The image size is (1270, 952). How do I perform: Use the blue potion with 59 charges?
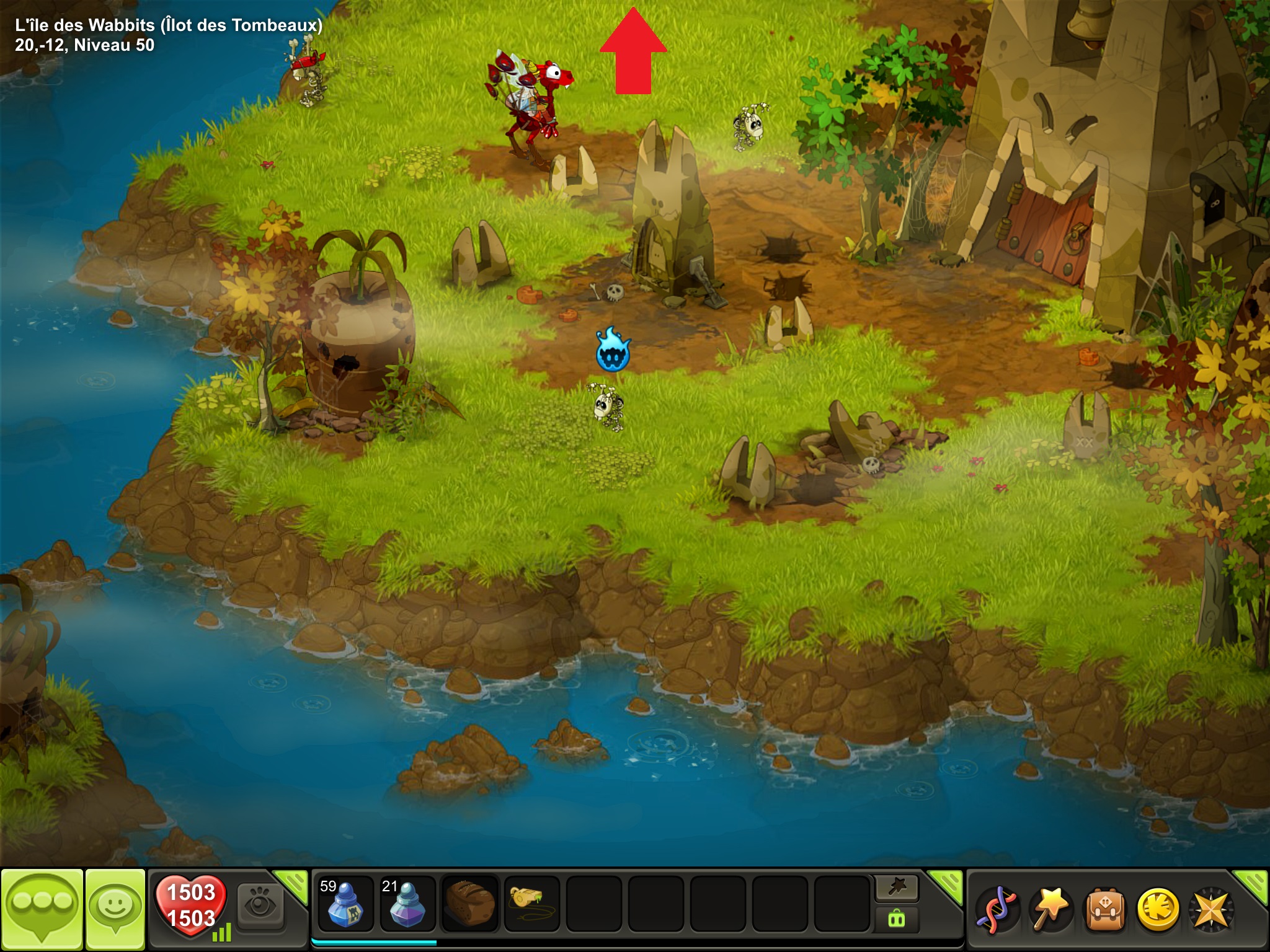(345, 904)
